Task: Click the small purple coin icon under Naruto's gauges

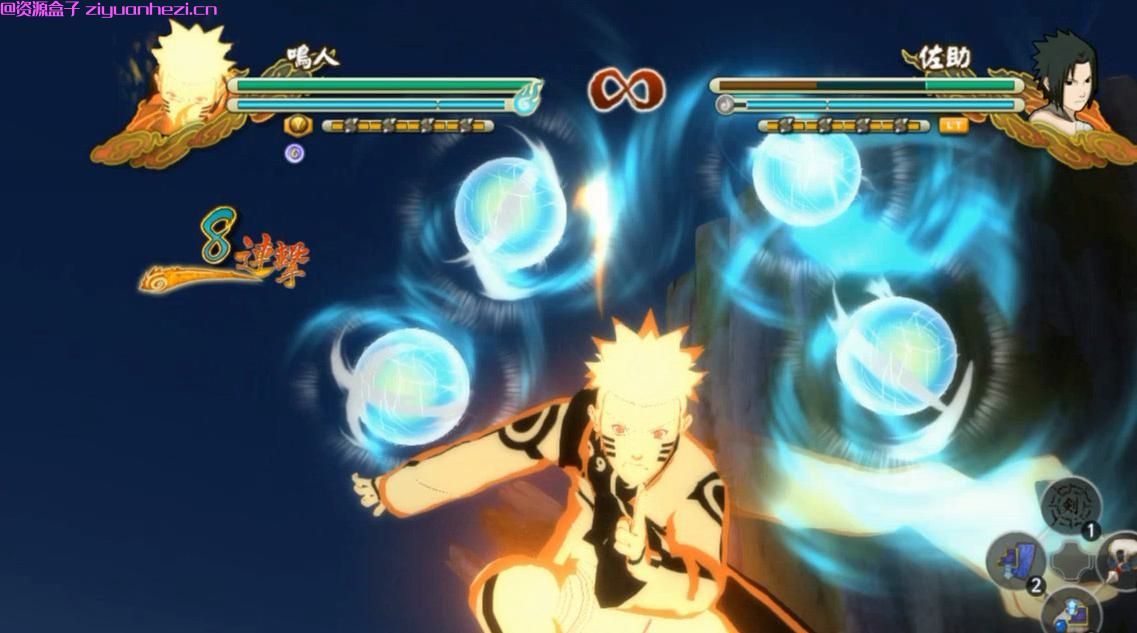Action: click(295, 153)
